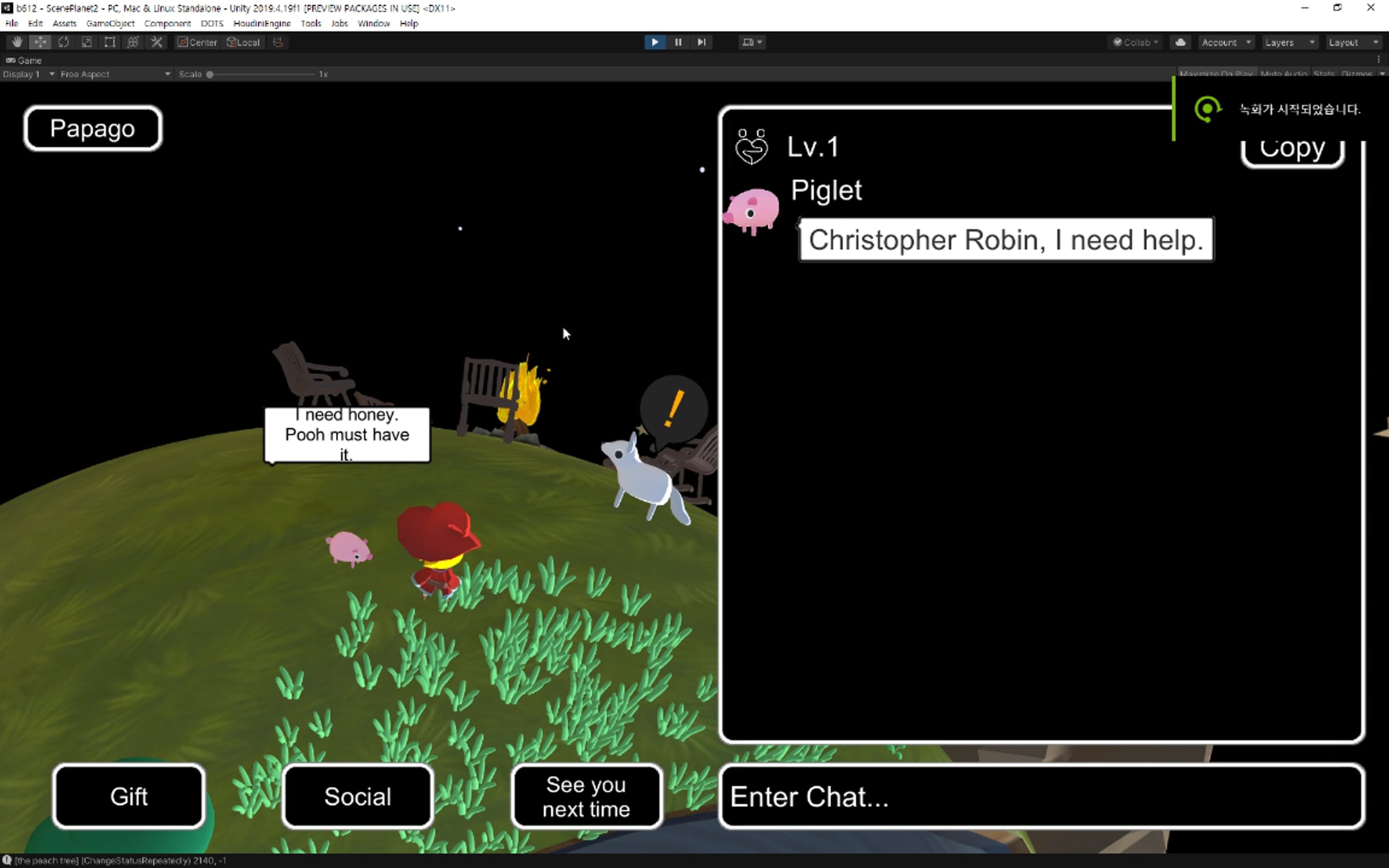Open the Social button
Screen dimensions: 1389x868
(x=358, y=796)
